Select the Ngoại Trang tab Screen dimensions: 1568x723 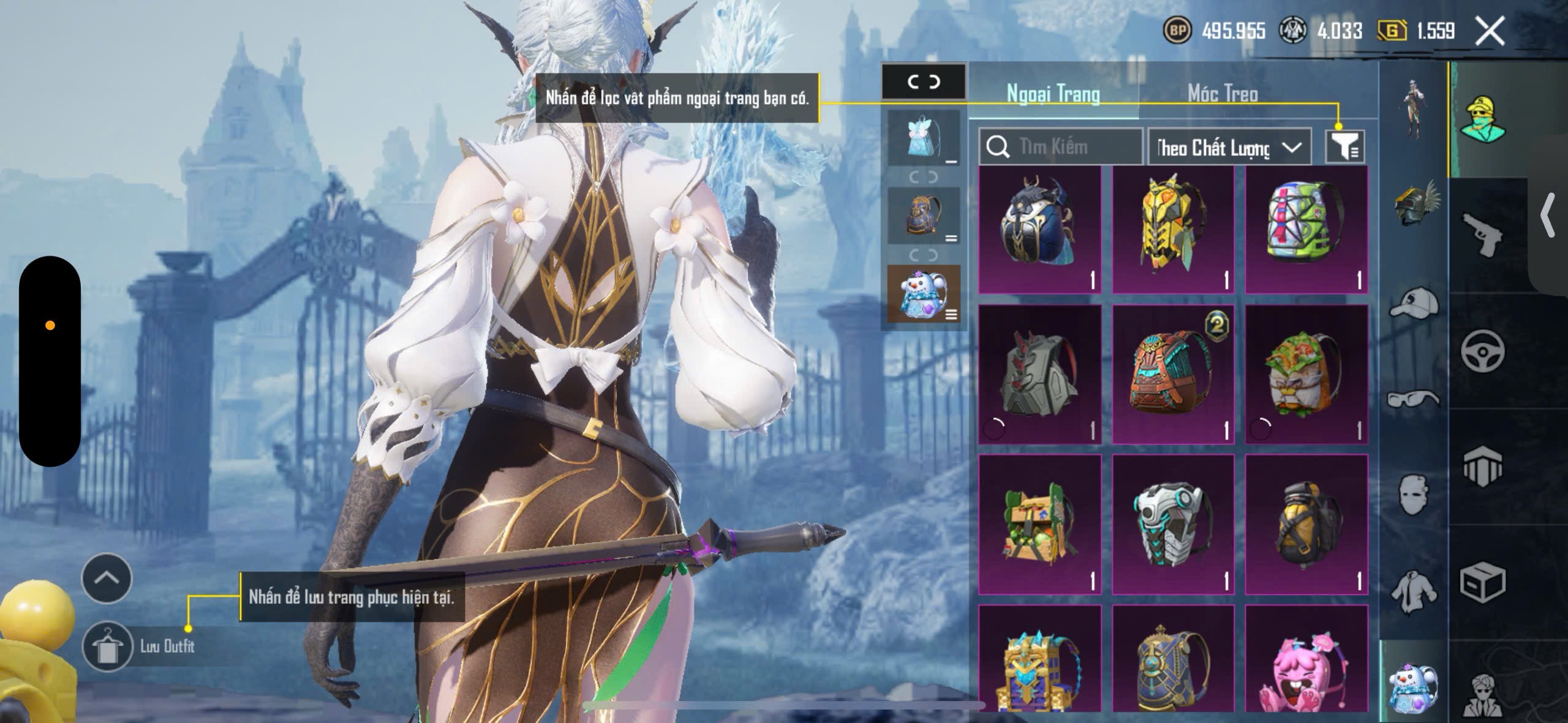click(1053, 94)
